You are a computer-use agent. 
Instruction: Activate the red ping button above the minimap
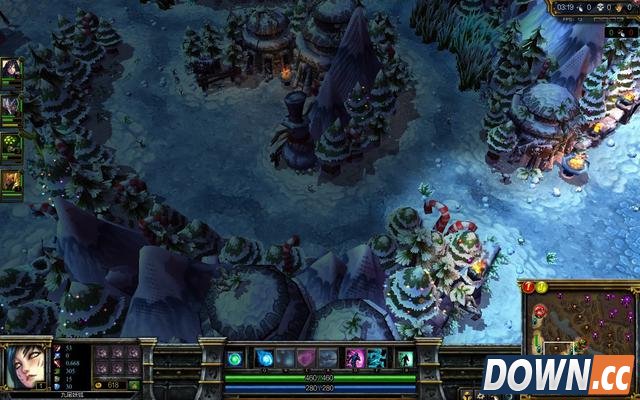click(528, 287)
